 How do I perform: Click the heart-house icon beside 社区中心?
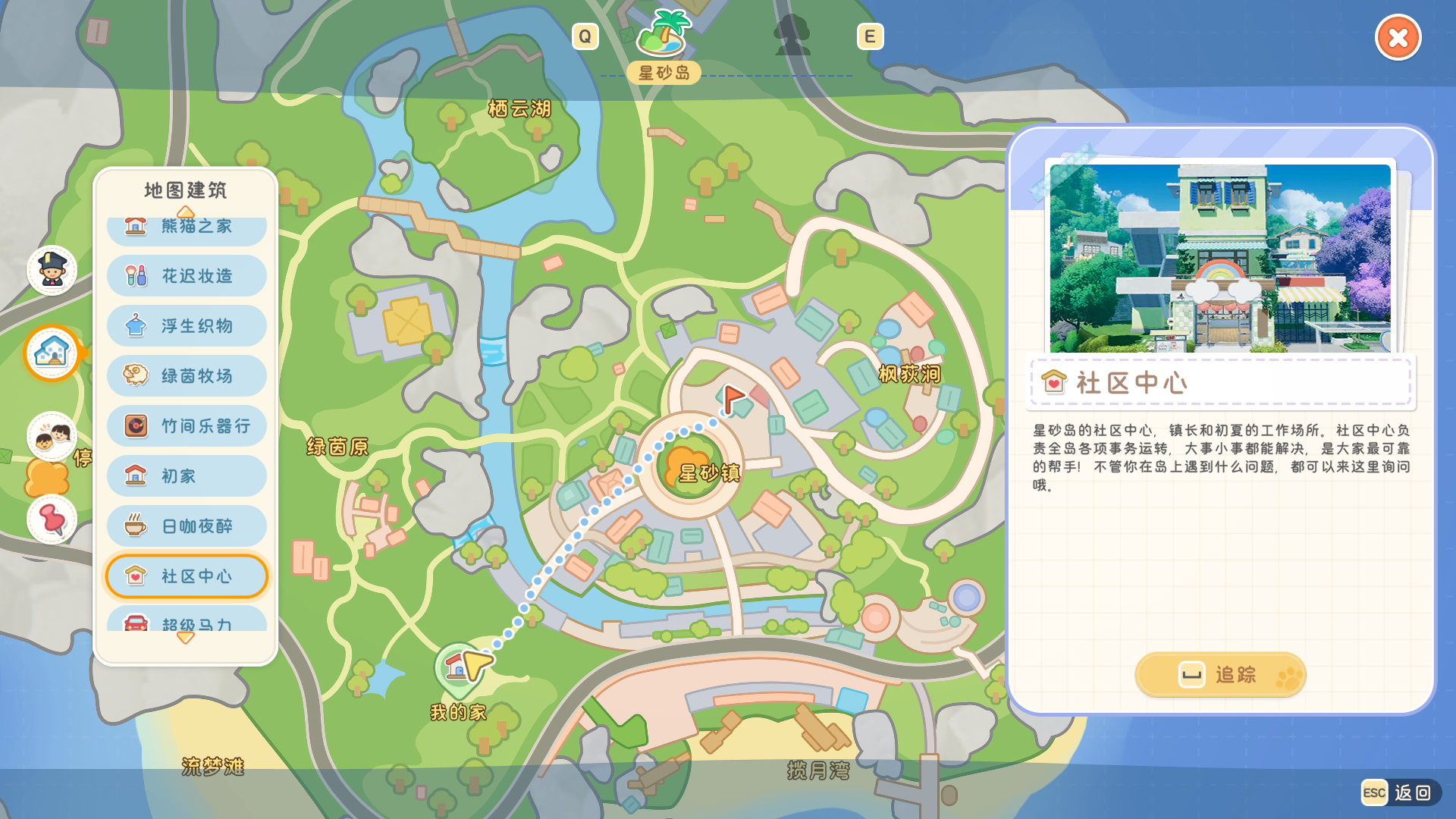133,576
